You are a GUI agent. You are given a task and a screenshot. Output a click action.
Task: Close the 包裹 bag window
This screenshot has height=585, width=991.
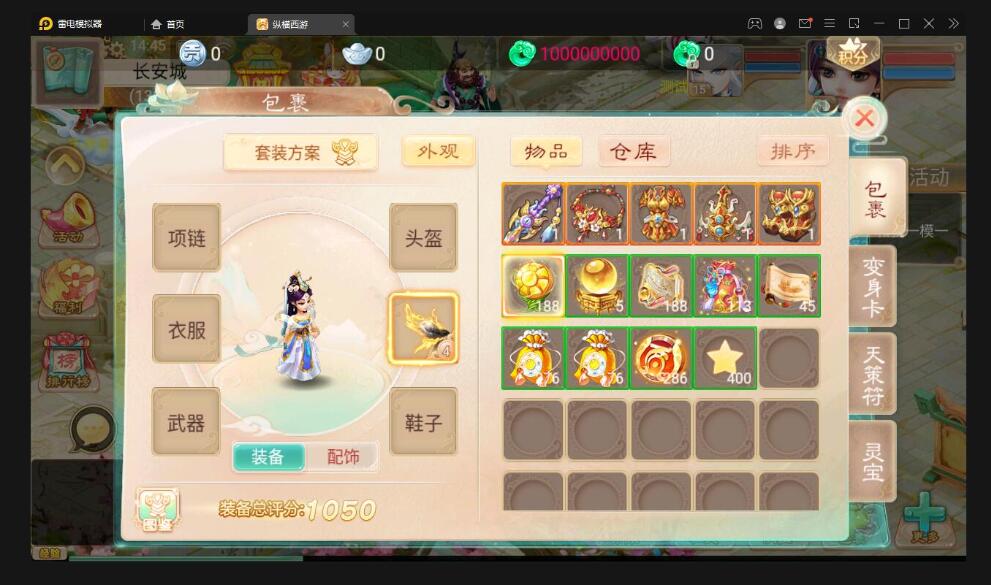tap(864, 119)
